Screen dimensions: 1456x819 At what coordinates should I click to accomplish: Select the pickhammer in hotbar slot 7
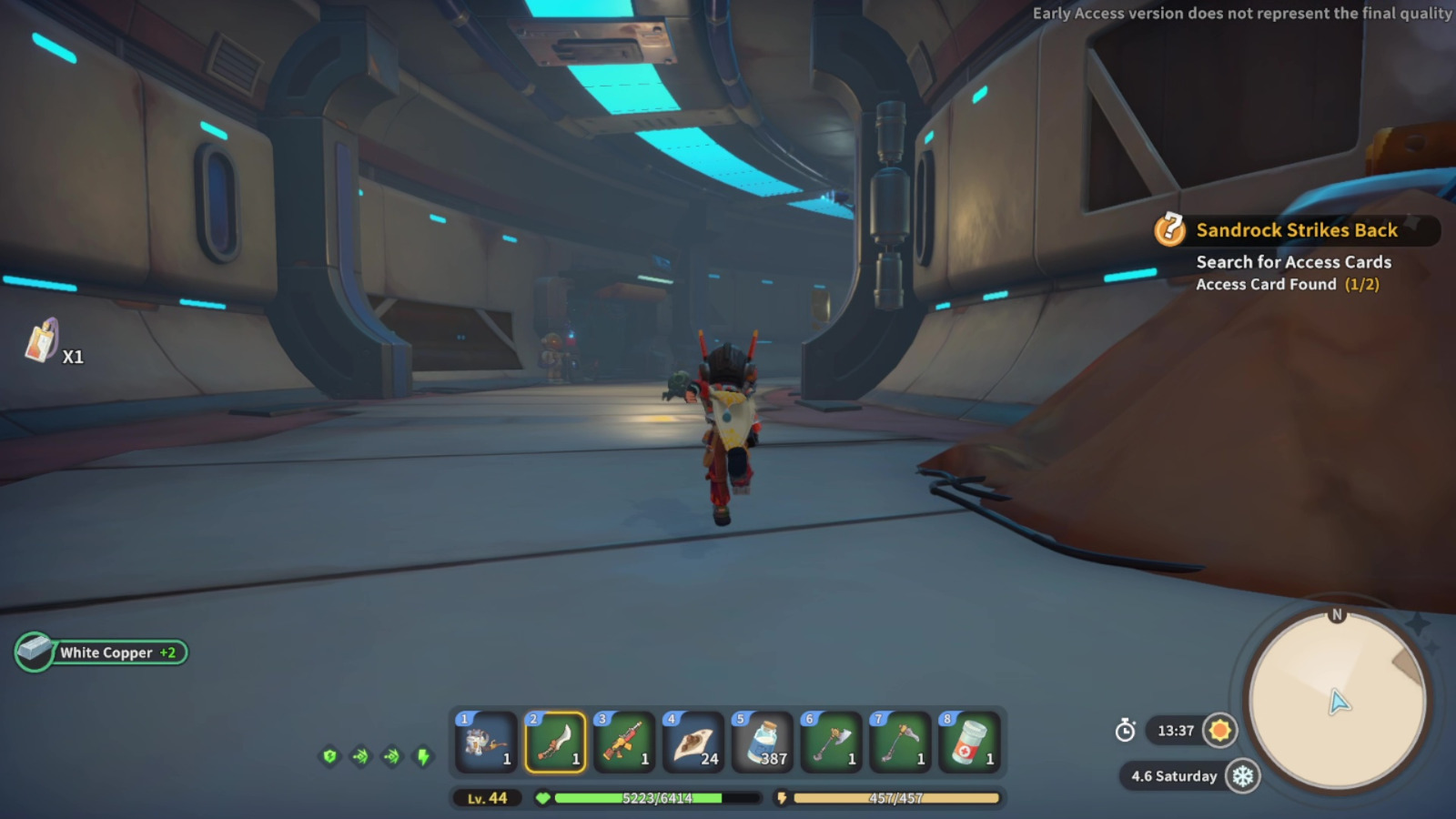(x=899, y=742)
